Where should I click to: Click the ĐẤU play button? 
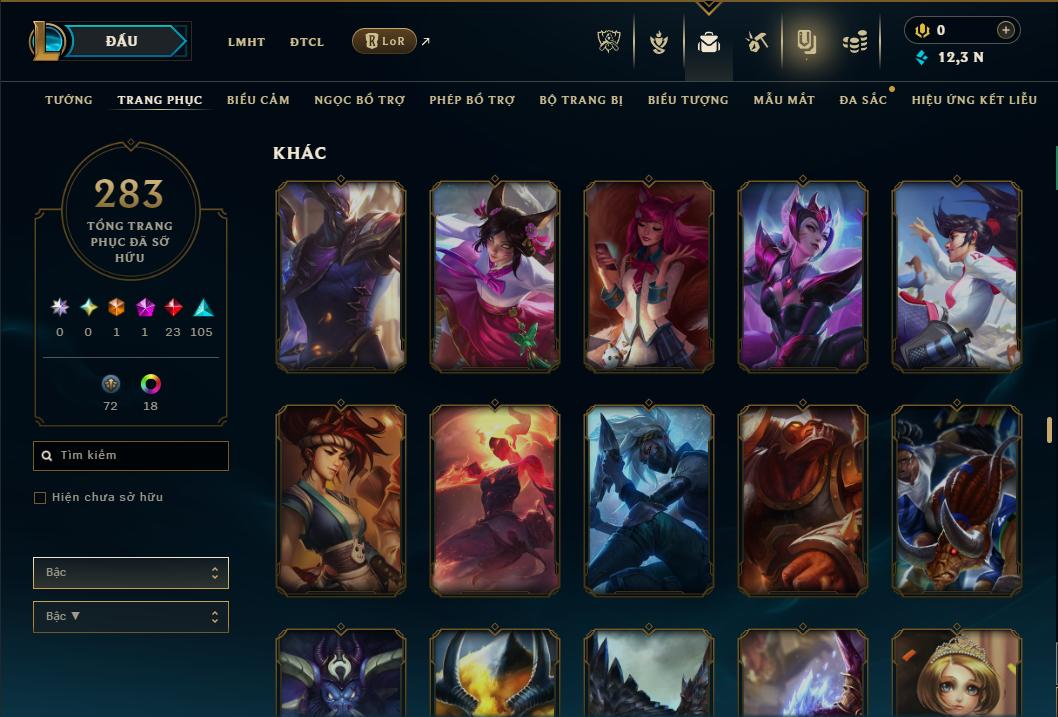tap(122, 41)
